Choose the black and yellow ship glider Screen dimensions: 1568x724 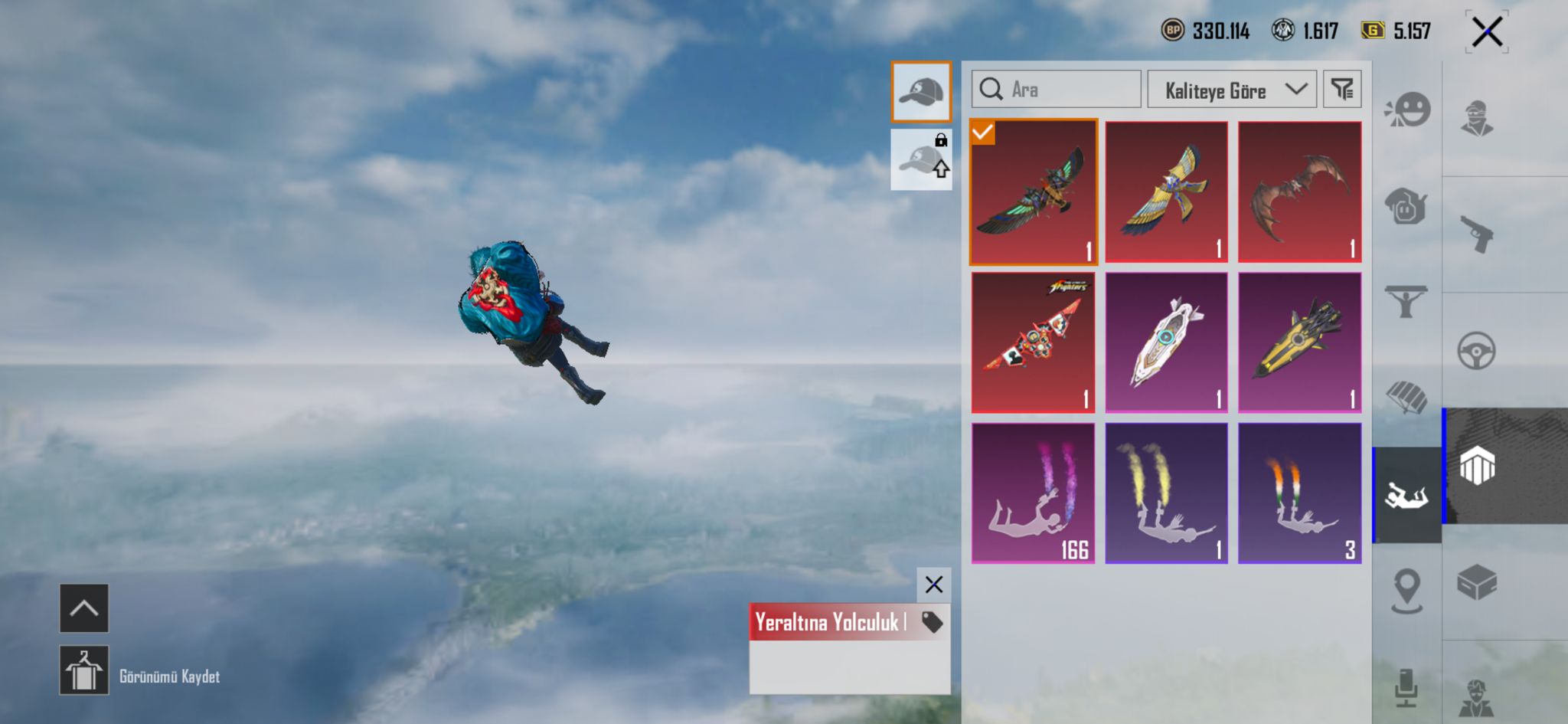(1299, 342)
